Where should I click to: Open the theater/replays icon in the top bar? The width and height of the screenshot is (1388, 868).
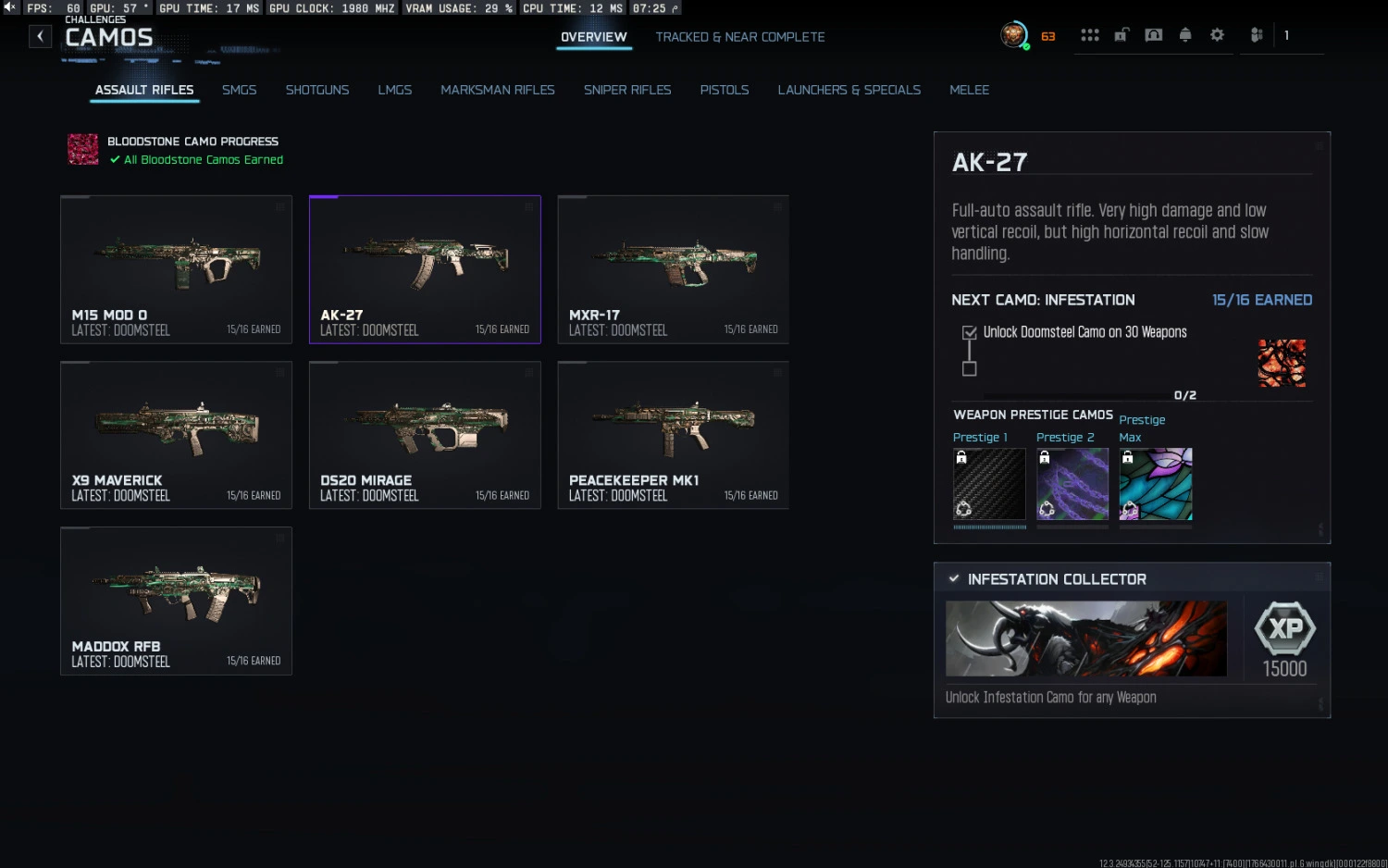1153,34
